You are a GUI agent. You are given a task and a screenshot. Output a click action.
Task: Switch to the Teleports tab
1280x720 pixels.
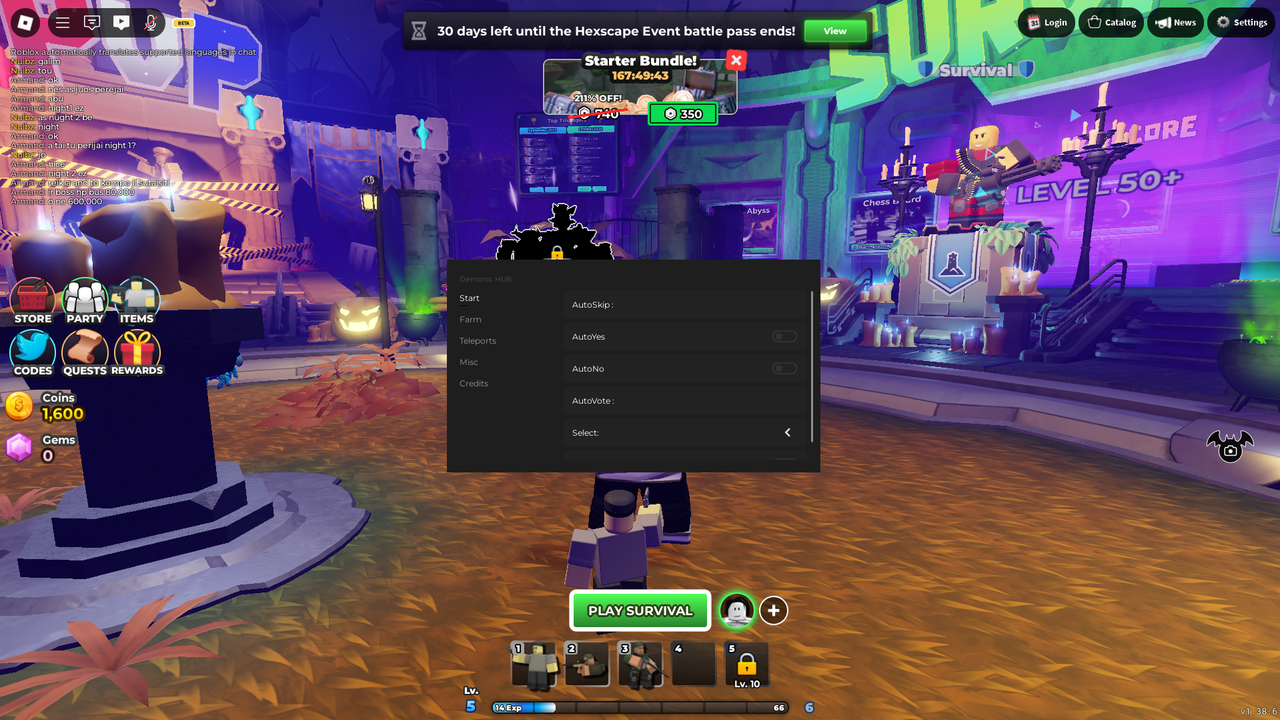(x=478, y=341)
